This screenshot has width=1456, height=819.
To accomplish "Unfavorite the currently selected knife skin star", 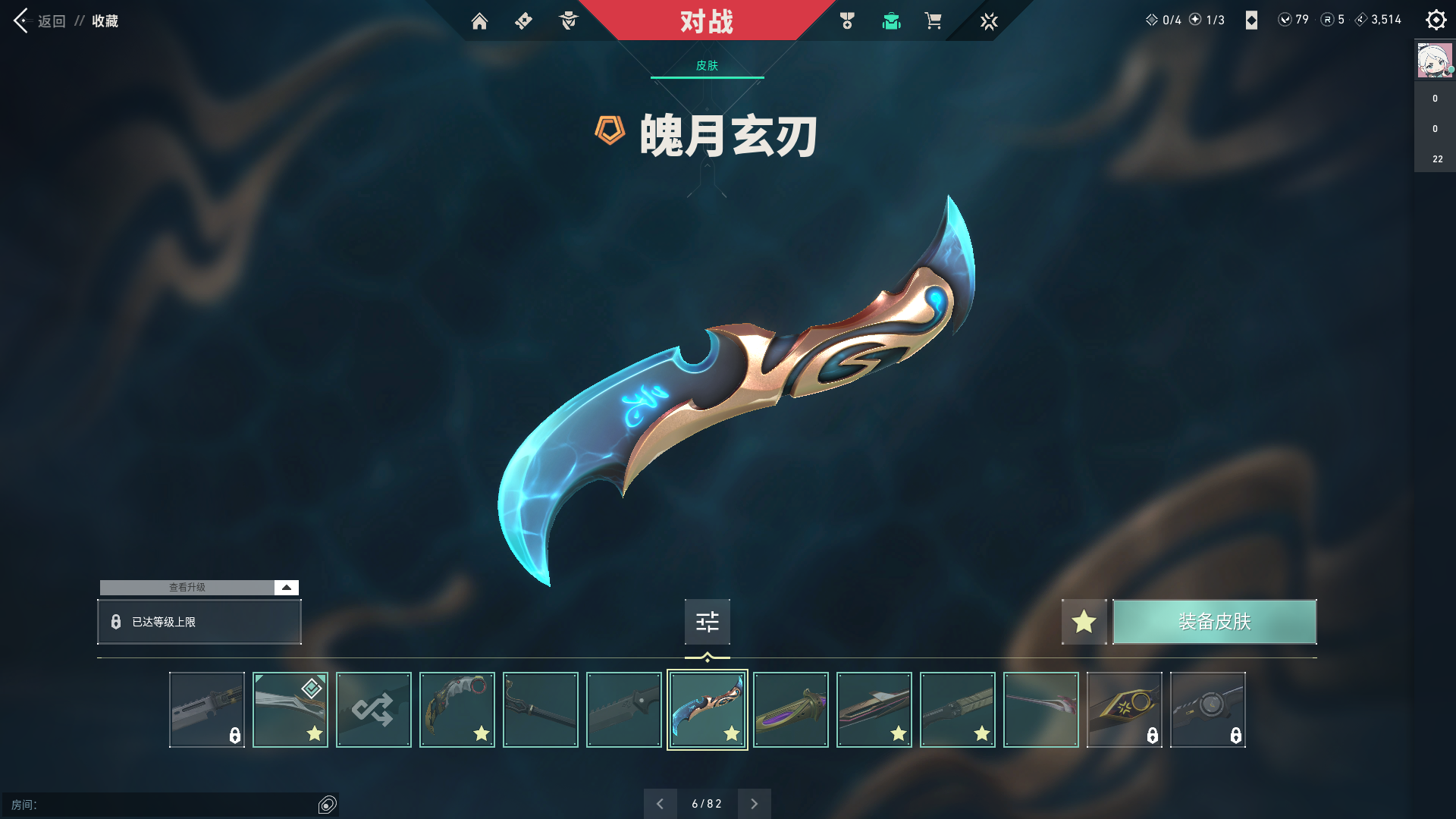I will (732, 733).
